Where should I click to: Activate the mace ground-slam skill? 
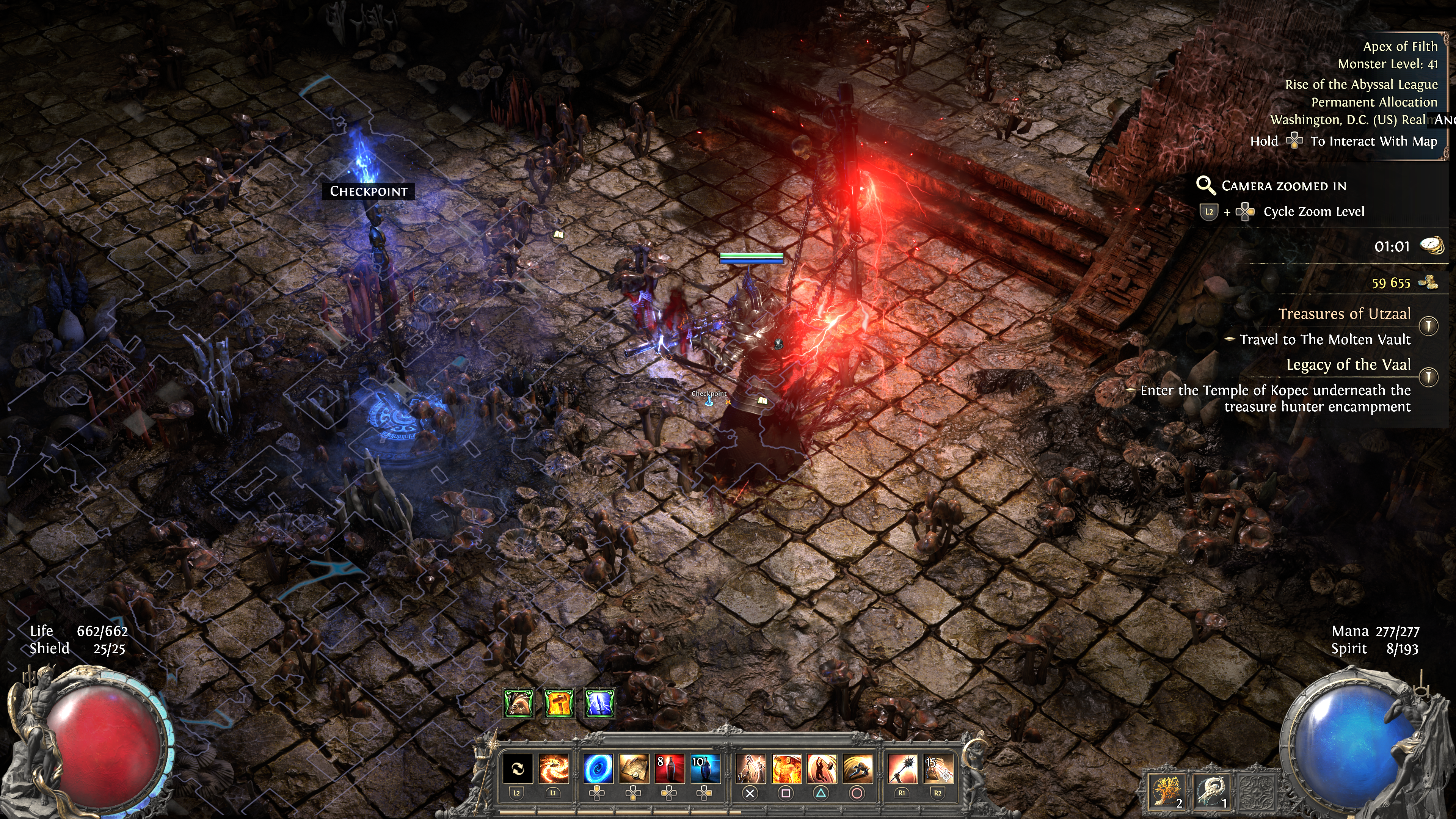pyautogui.click(x=751, y=769)
